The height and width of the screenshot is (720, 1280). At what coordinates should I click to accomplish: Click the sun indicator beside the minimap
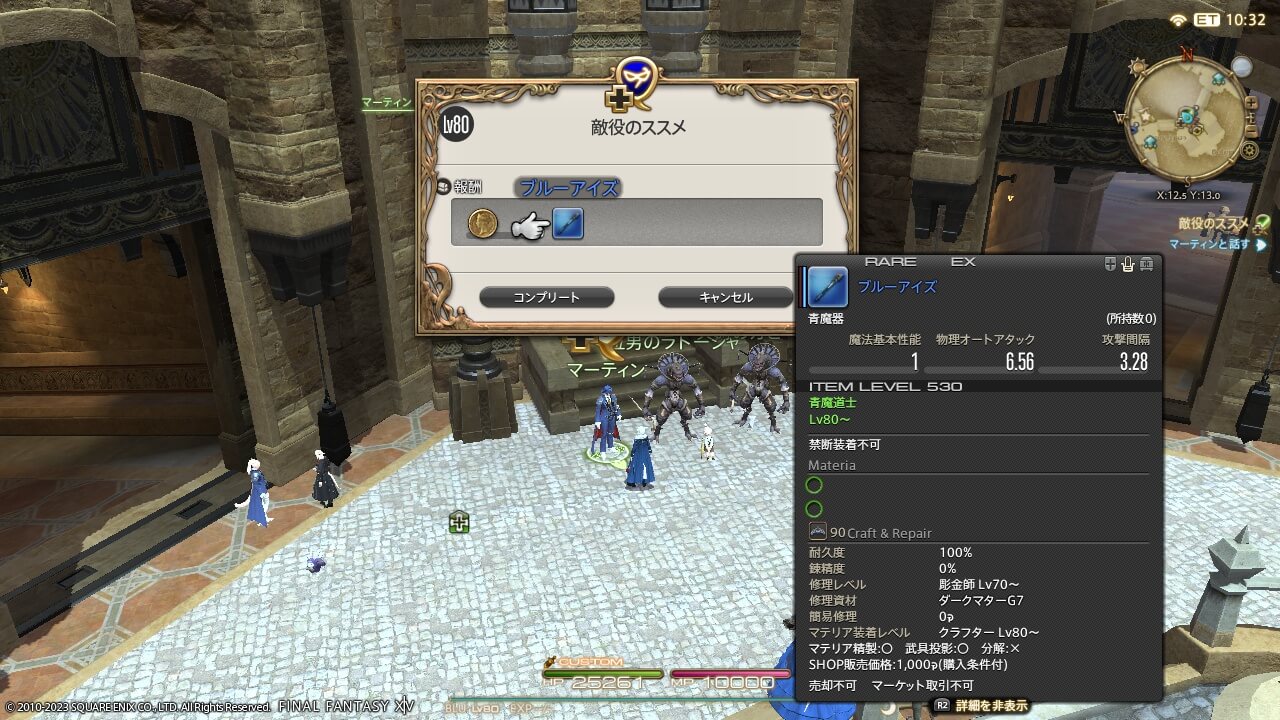pyautogui.click(x=1136, y=65)
